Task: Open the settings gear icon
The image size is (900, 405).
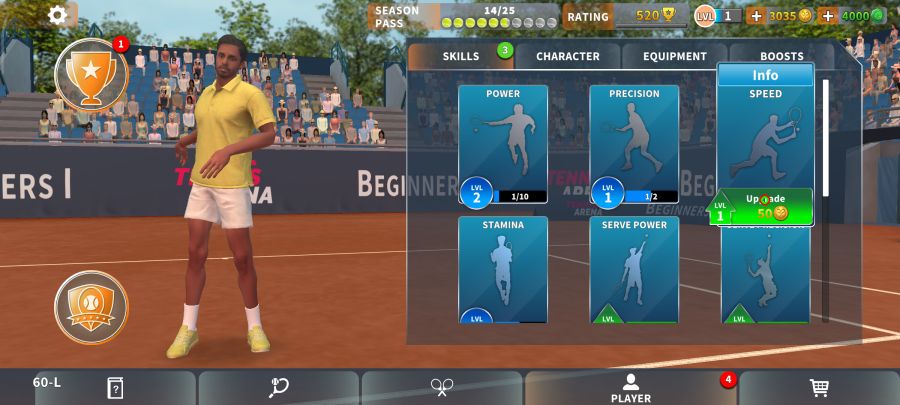Action: tap(58, 15)
